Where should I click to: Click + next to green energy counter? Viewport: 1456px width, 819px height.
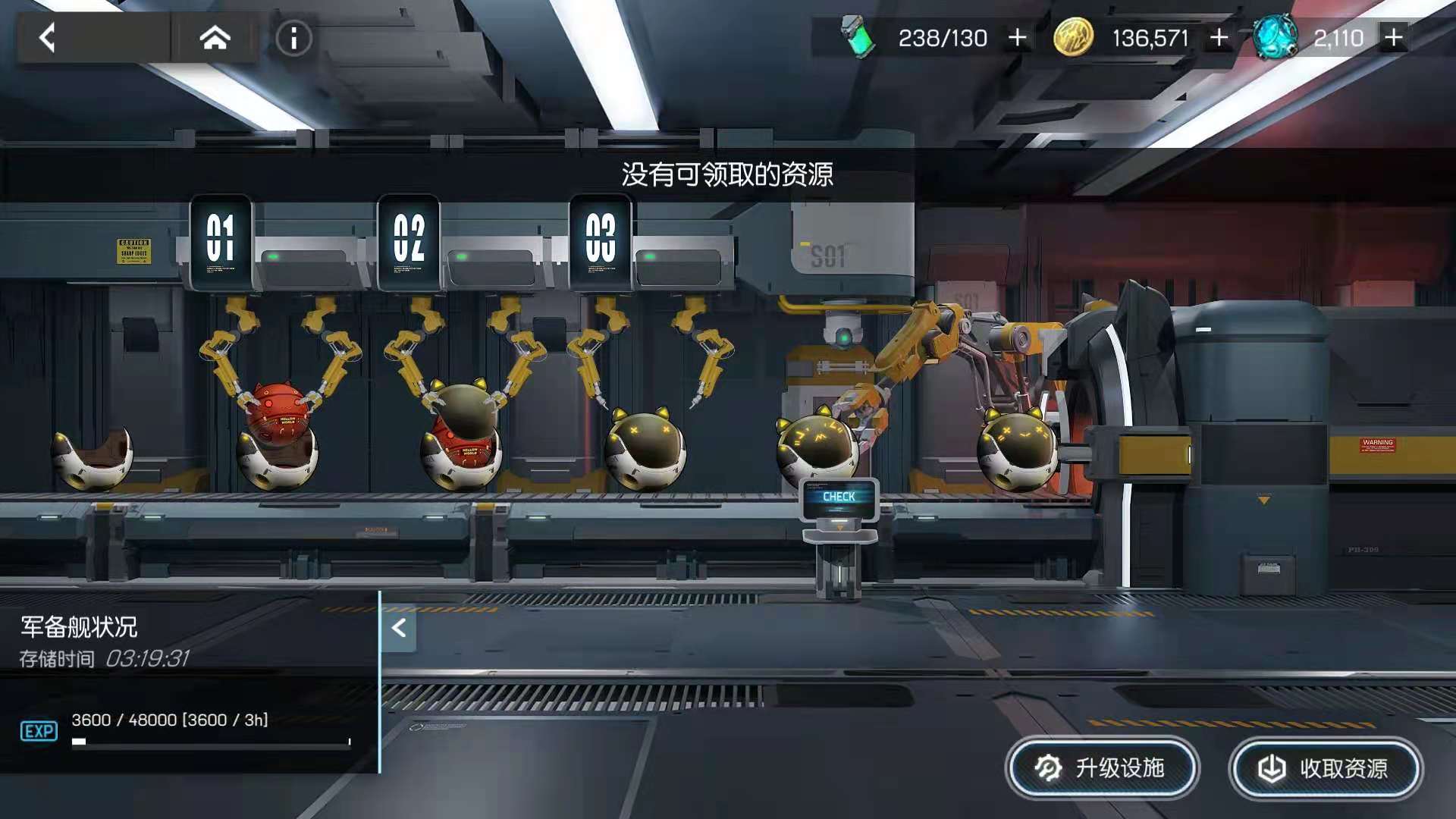(x=1017, y=36)
